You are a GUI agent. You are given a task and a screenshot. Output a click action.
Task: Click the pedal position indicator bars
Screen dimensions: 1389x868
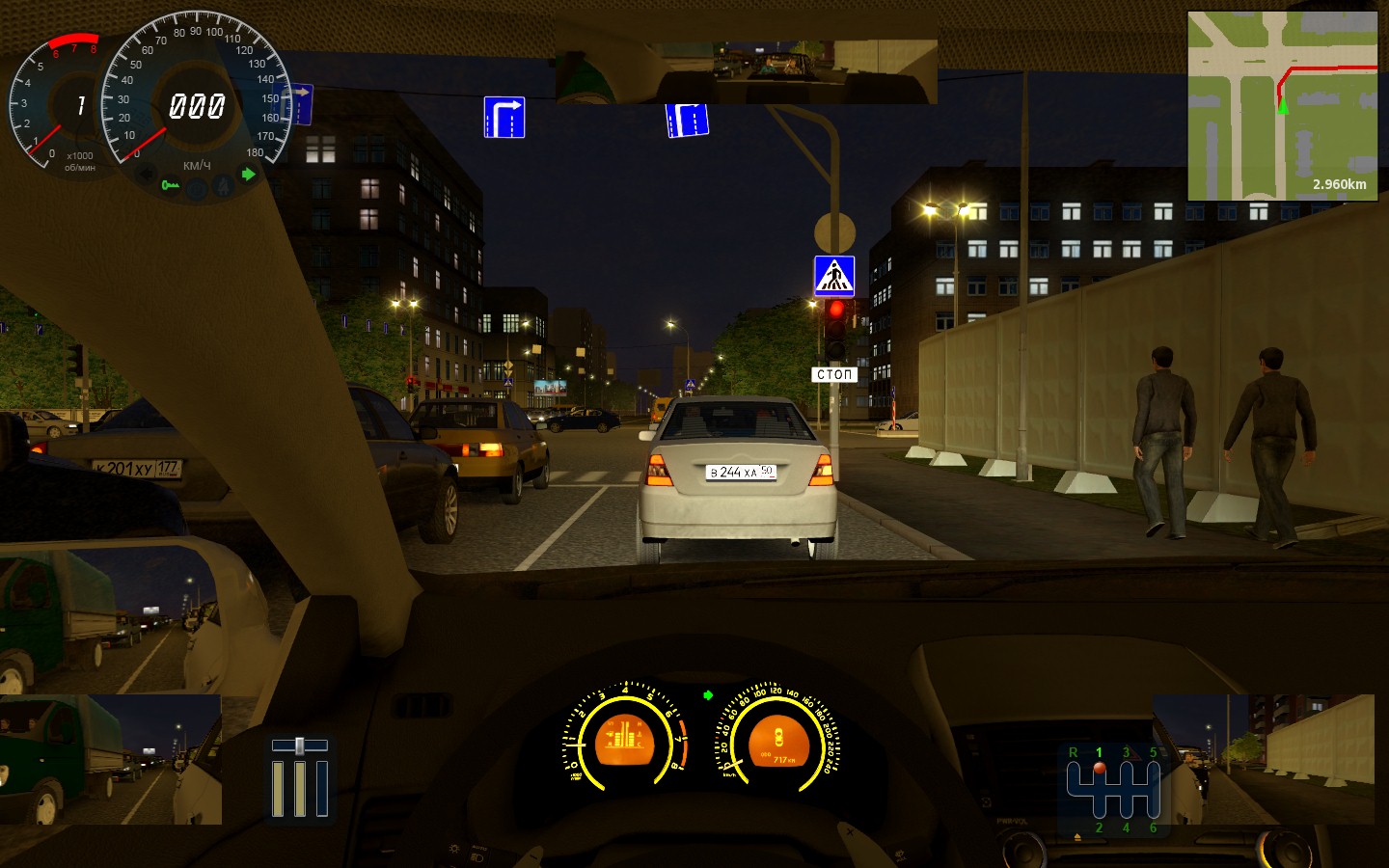click(x=299, y=779)
